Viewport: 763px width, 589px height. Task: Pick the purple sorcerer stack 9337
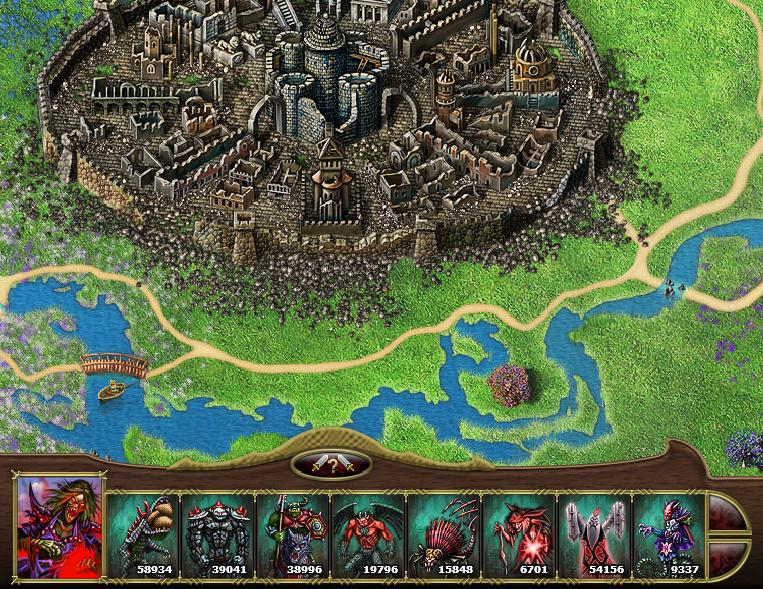pos(670,535)
